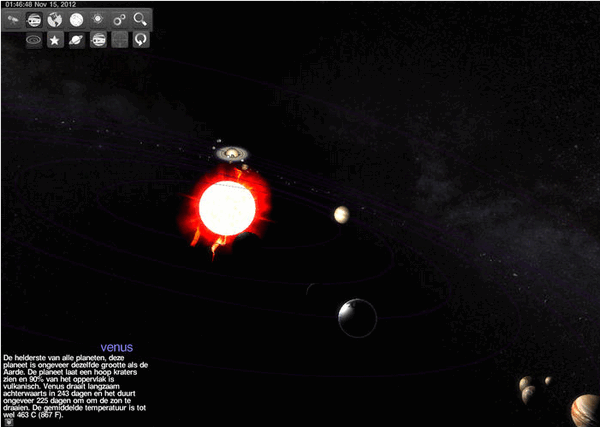600x427 pixels.
Task: Toggle the orbit rings icon
Action: click(34, 41)
